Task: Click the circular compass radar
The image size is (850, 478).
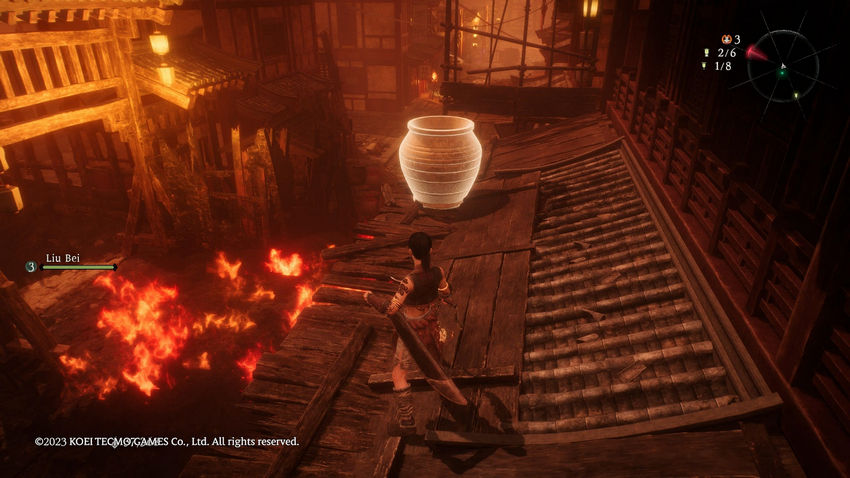Action: point(782,66)
